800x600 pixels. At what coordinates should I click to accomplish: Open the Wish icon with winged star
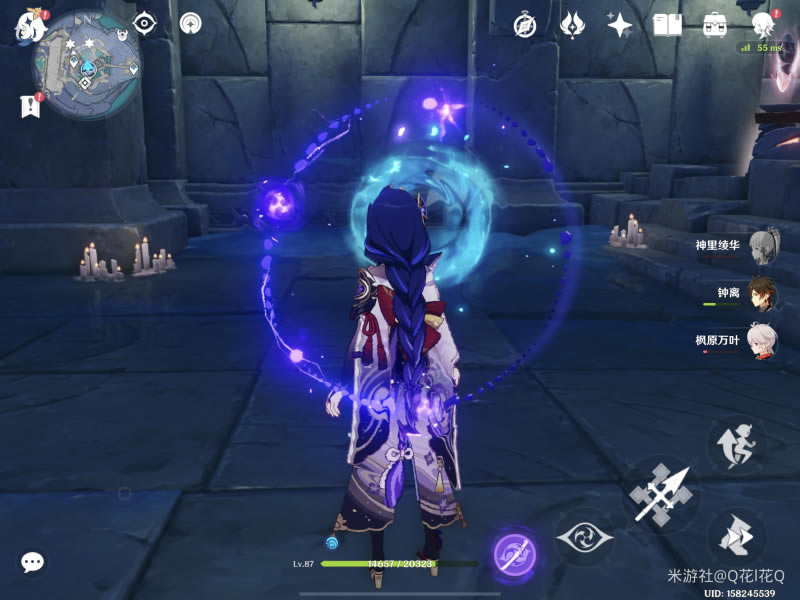point(573,25)
